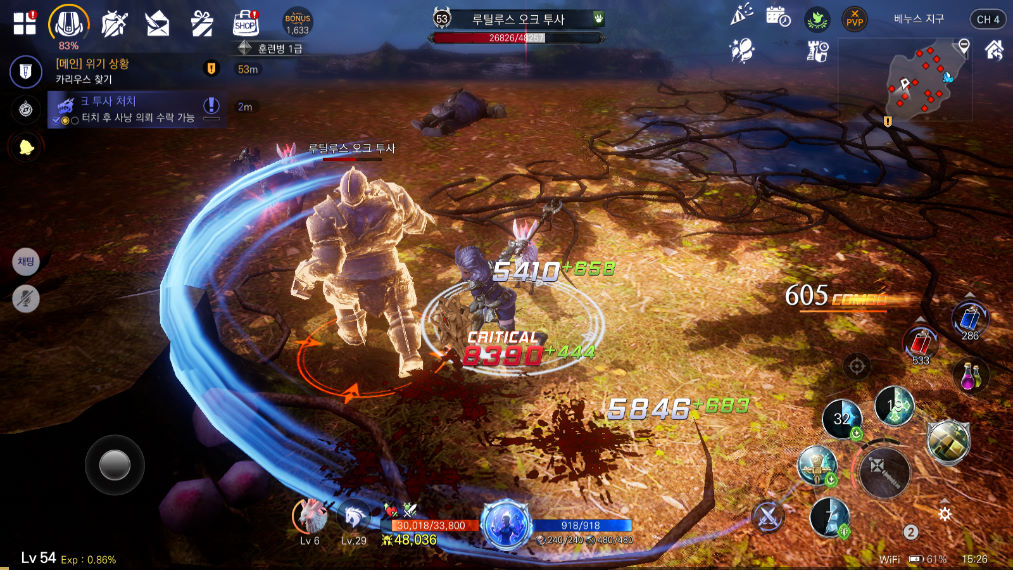
Task: Open the SHOP bag icon
Action: click(245, 22)
